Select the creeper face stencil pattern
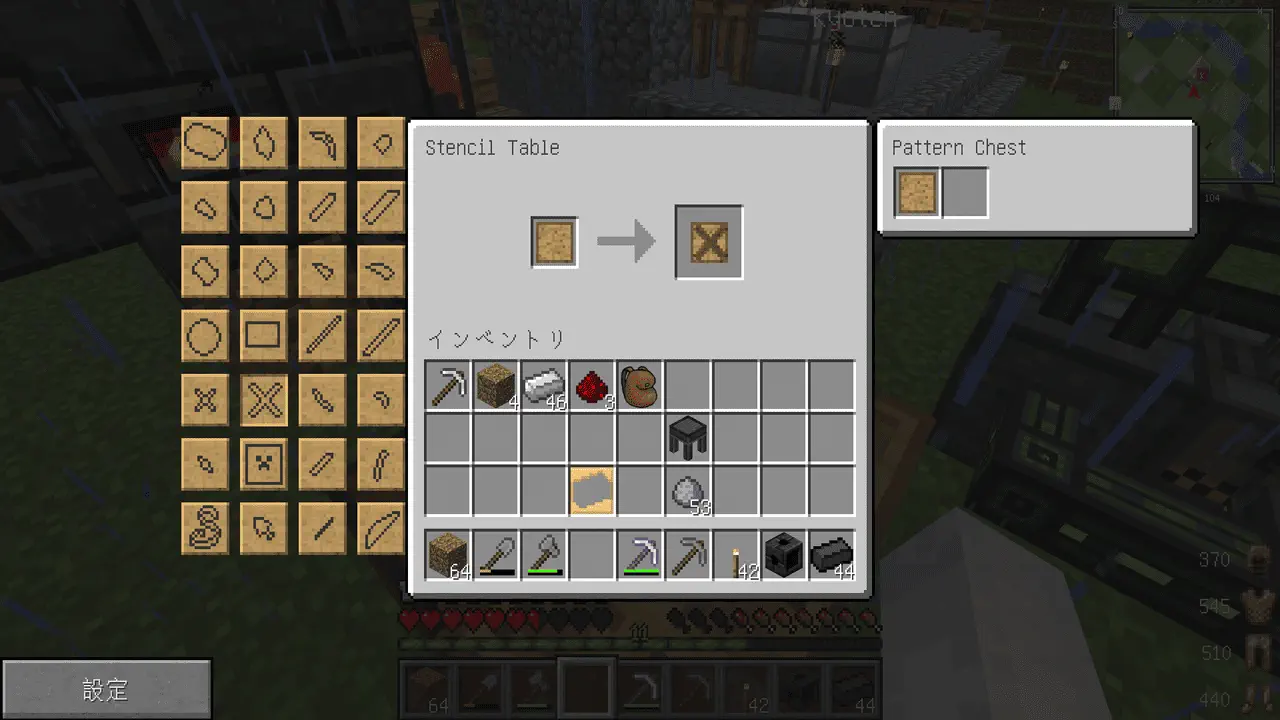Screen dimensions: 1280x720 (264, 462)
